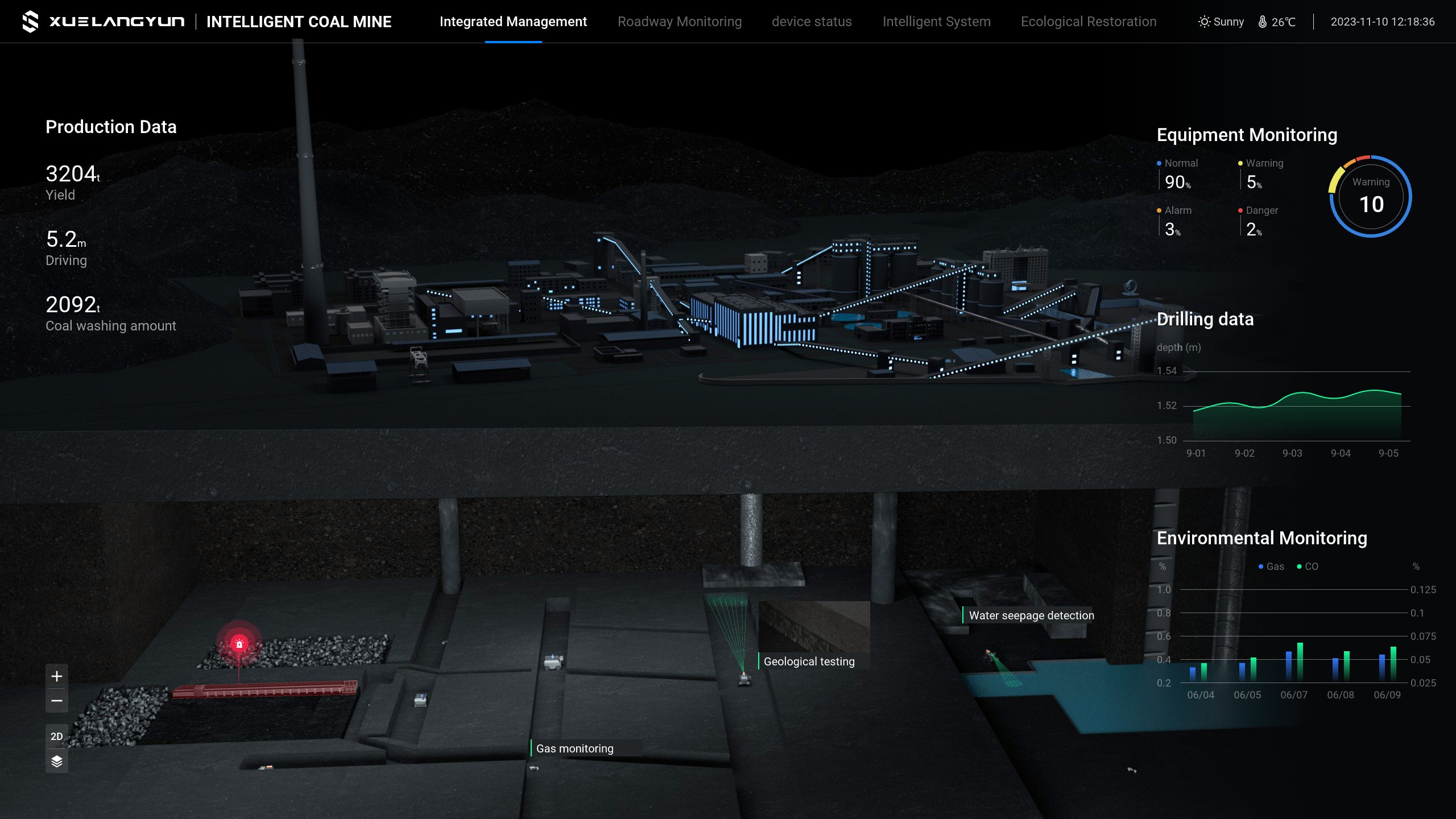Click the Xuelangyun logo in the header
1456x819 pixels.
[x=31, y=22]
